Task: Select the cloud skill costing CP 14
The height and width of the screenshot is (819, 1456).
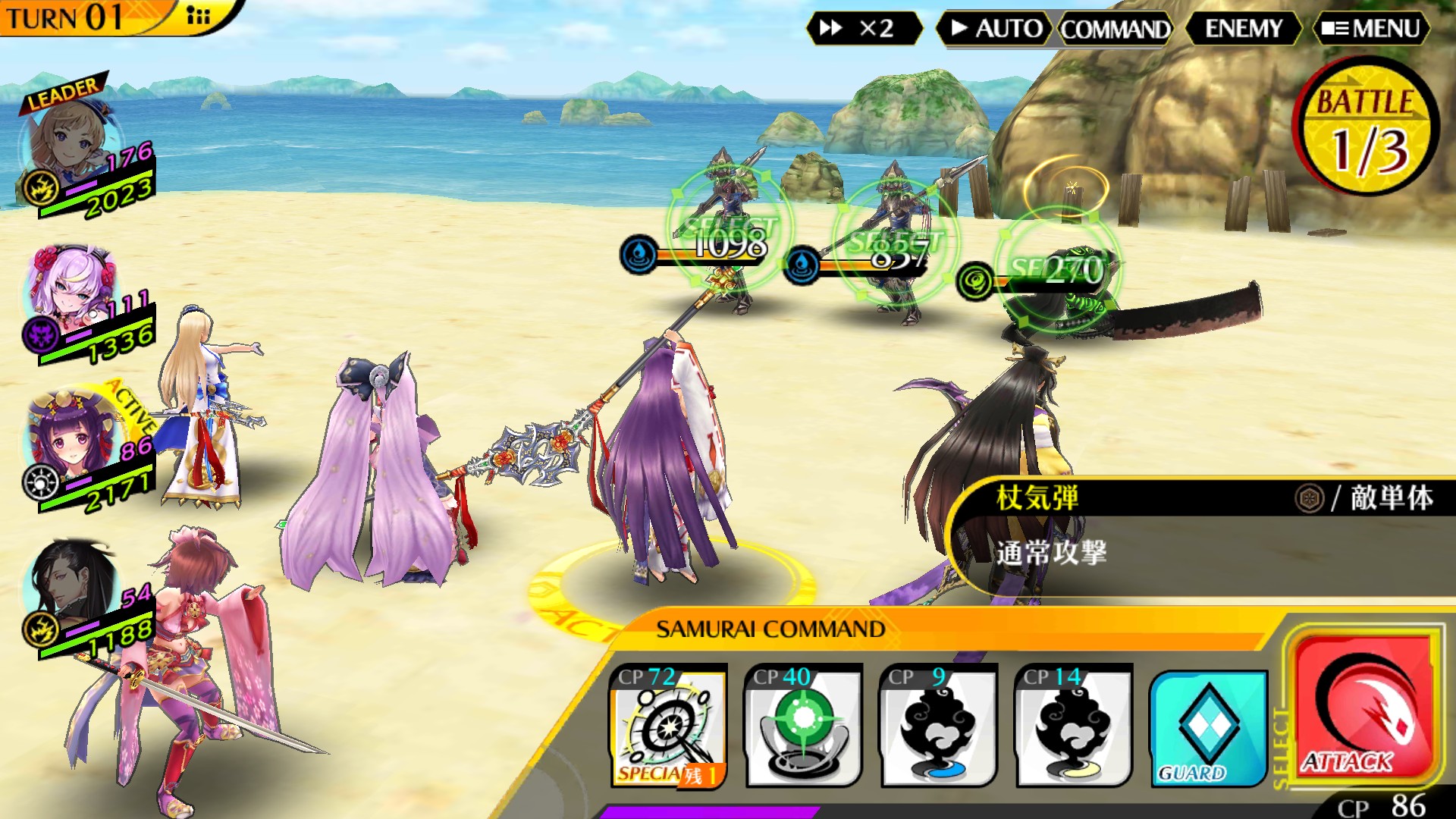Action: pyautogui.click(x=1073, y=726)
